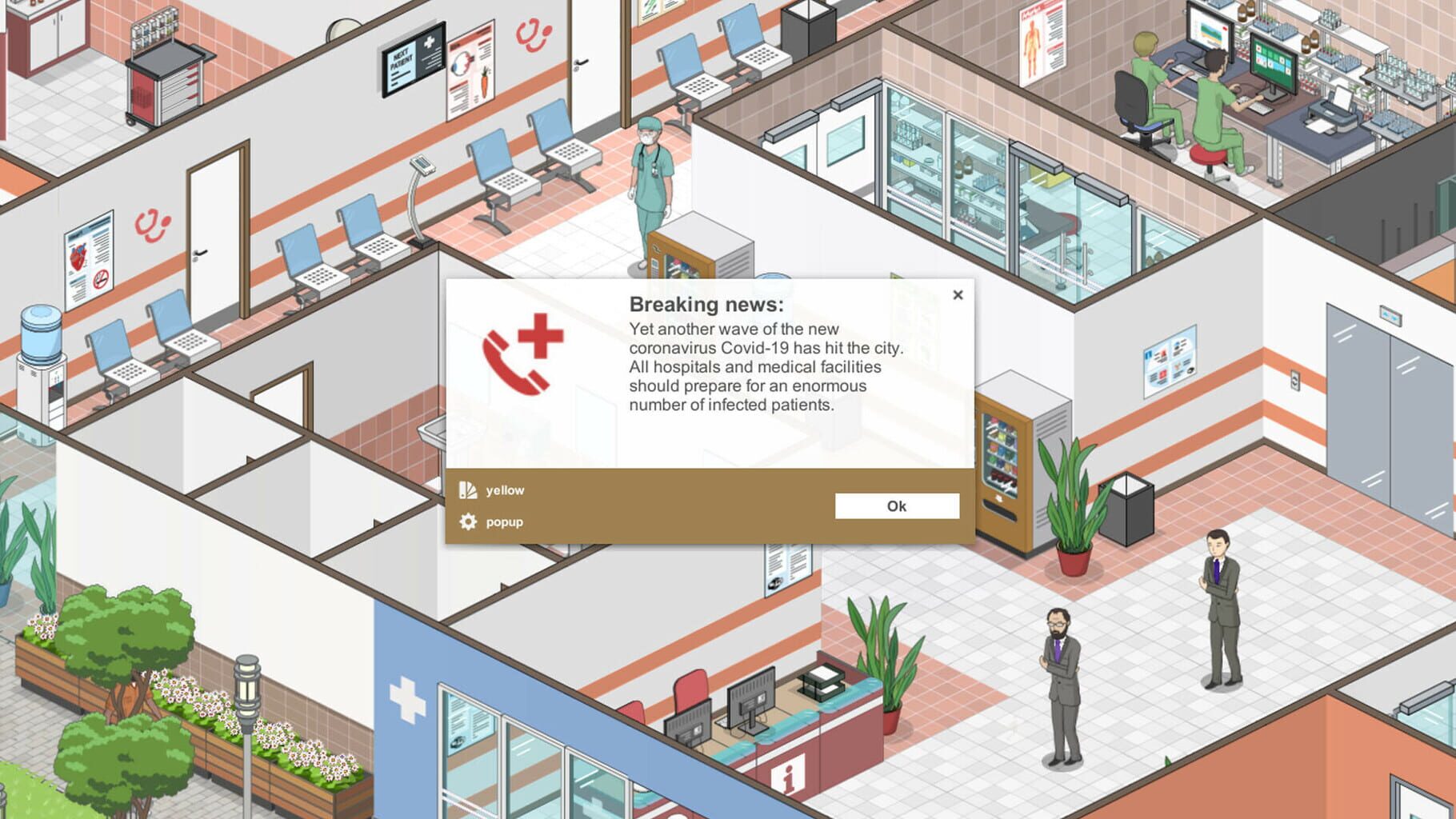
Task: Click the information desk i sign
Action: (789, 774)
